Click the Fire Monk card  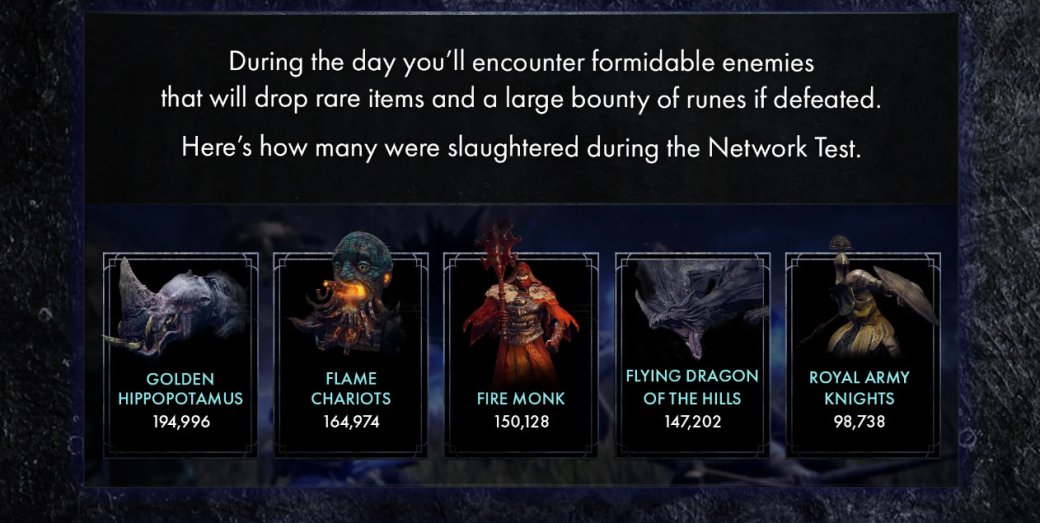pos(521,355)
